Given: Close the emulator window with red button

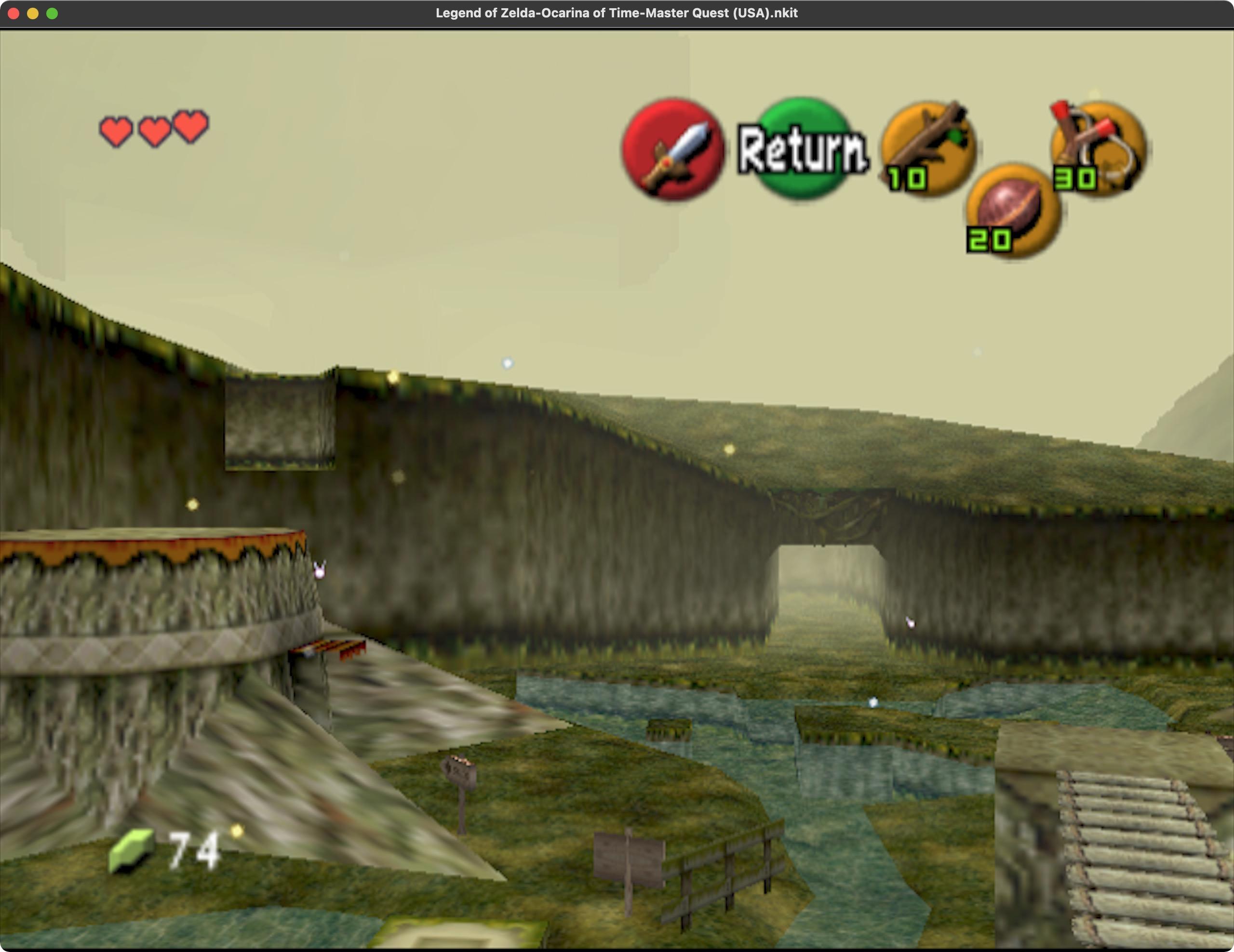Looking at the screenshot, I should point(13,13).
